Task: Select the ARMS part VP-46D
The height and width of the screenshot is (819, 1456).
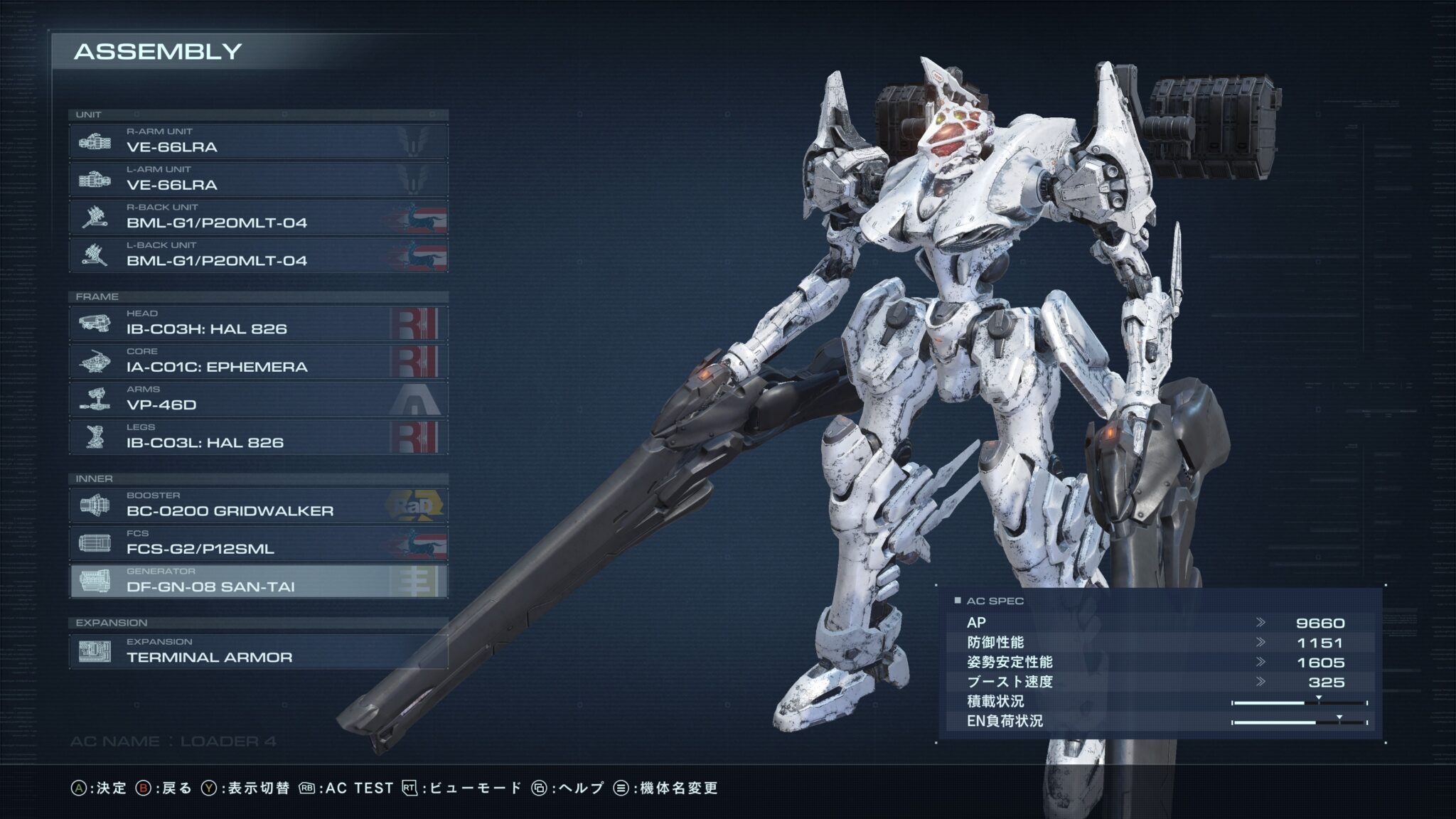Action: (x=258, y=399)
